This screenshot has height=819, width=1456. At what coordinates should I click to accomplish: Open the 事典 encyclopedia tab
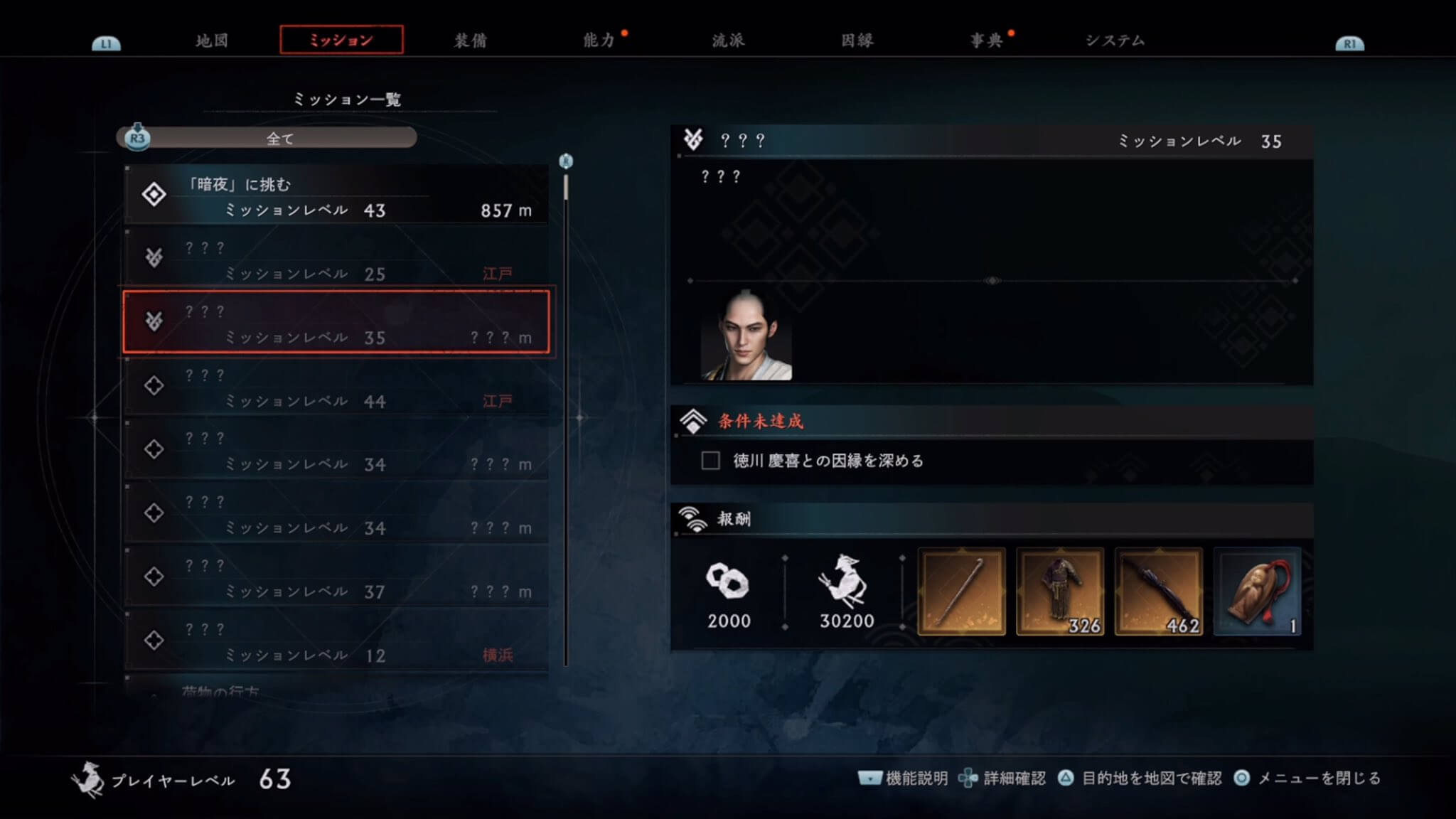coord(987,41)
